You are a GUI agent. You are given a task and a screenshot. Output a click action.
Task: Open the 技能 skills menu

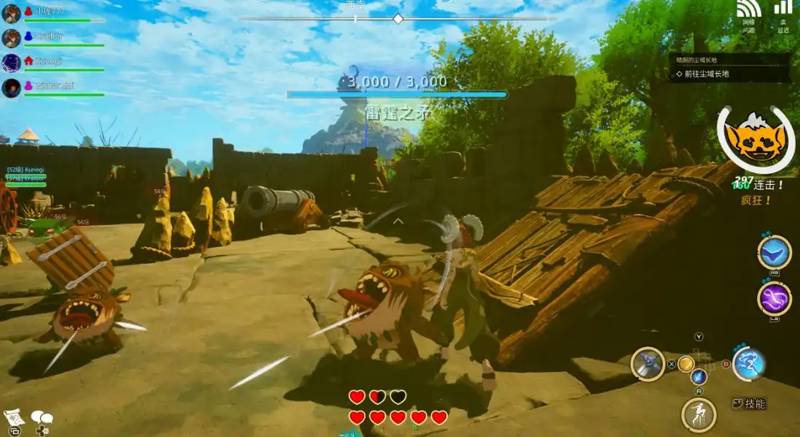coord(748,404)
